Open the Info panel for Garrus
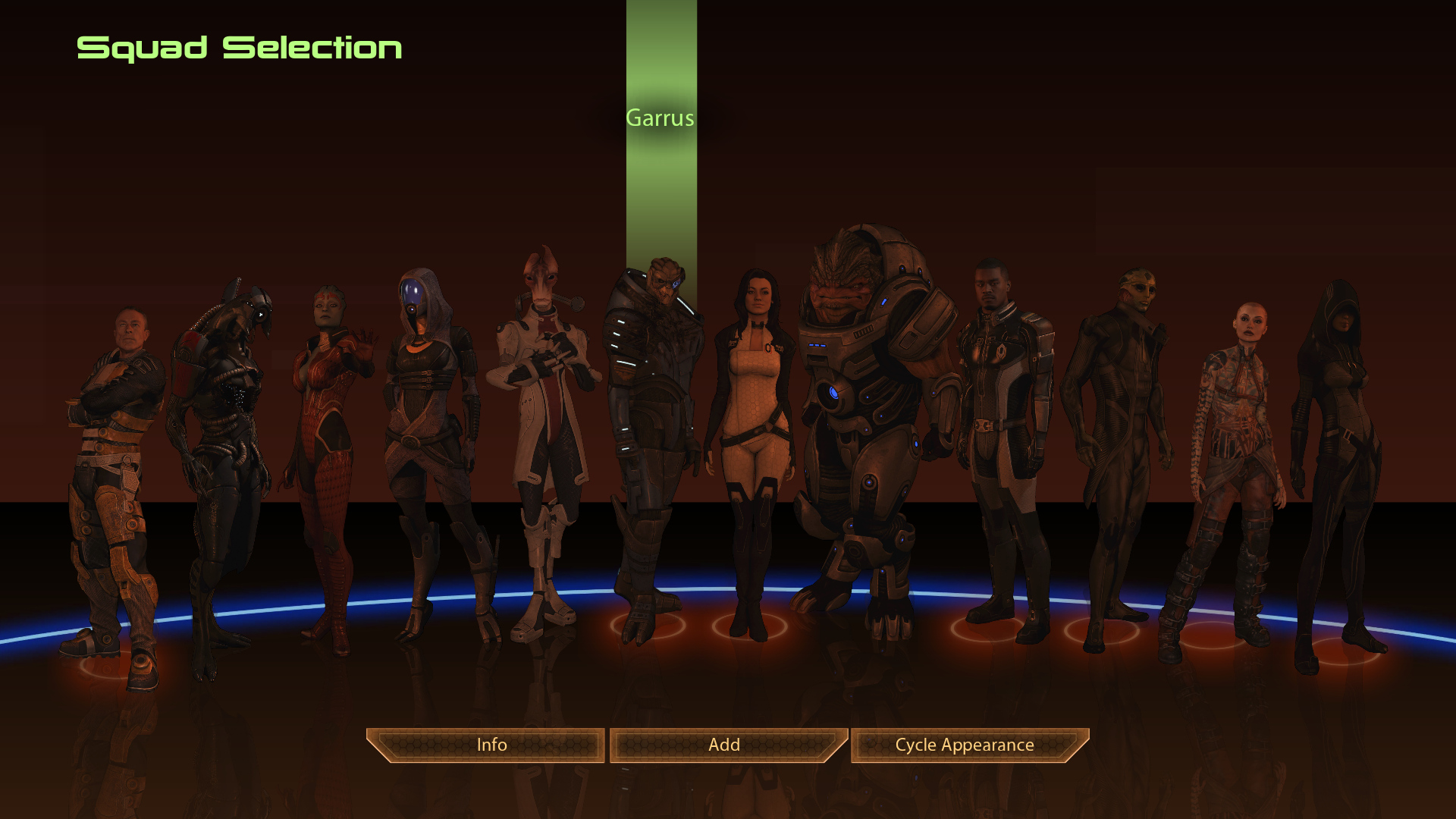This screenshot has height=819, width=1456. pyautogui.click(x=491, y=745)
